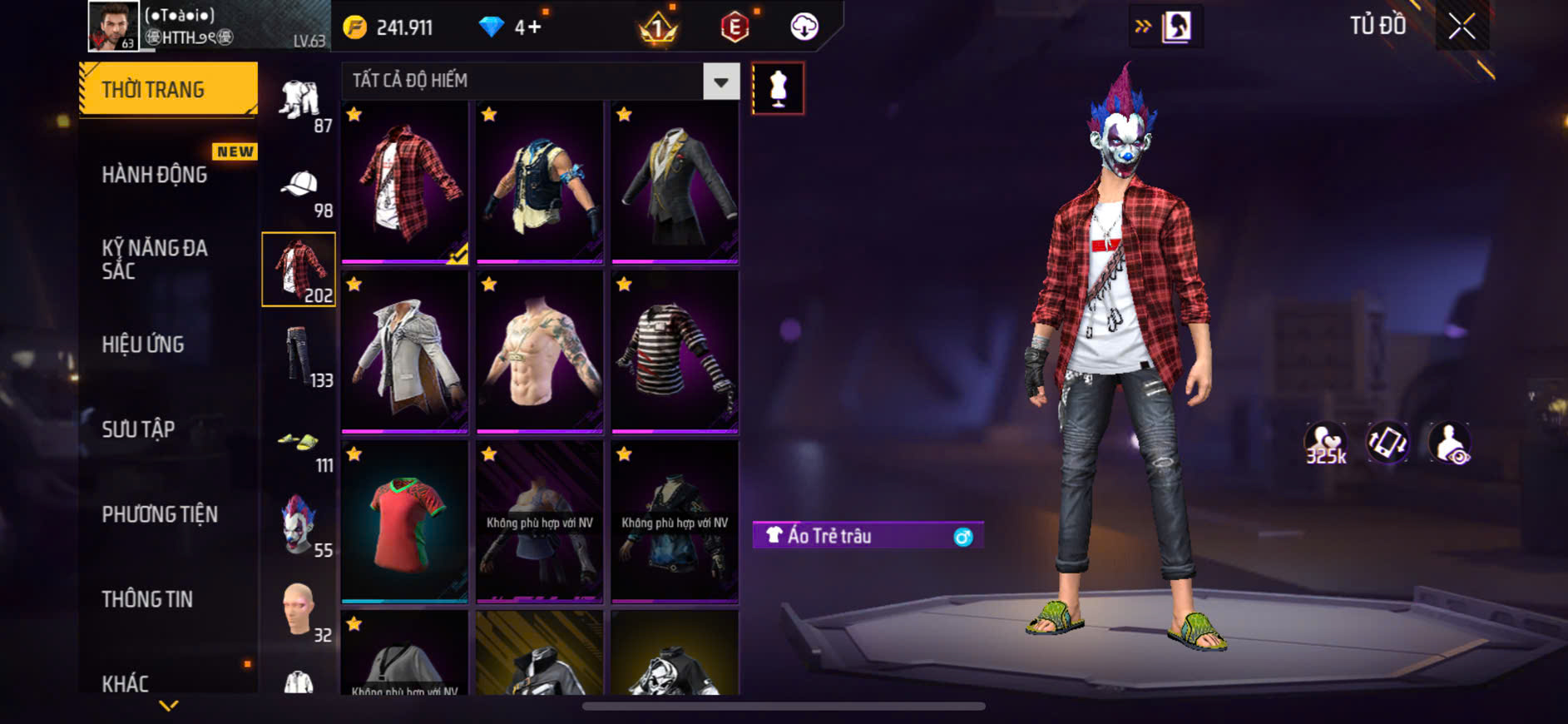Open the clown mask category
Screen dimensions: 1568x724
[299, 526]
